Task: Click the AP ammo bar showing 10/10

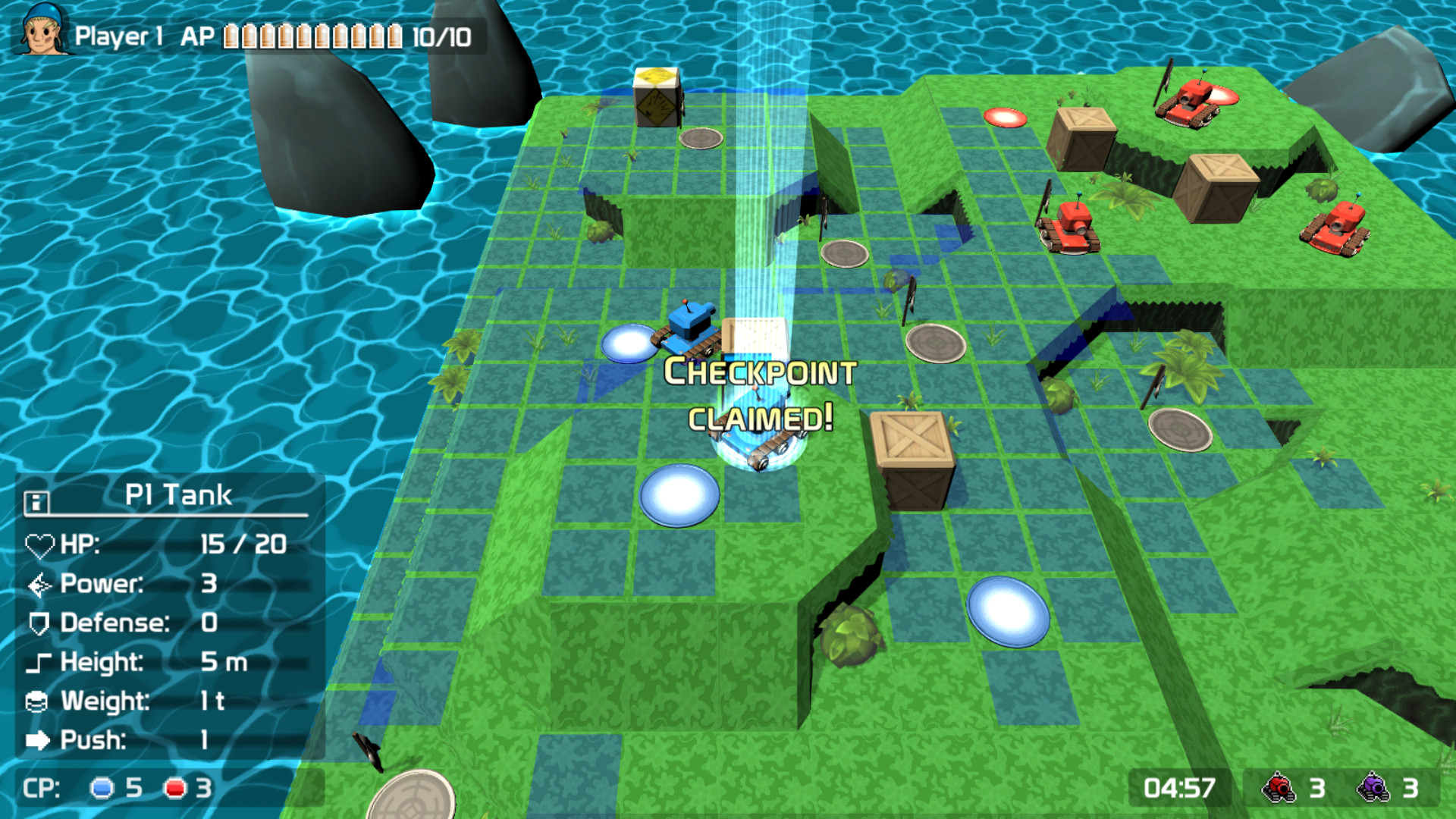Action: 311,33
